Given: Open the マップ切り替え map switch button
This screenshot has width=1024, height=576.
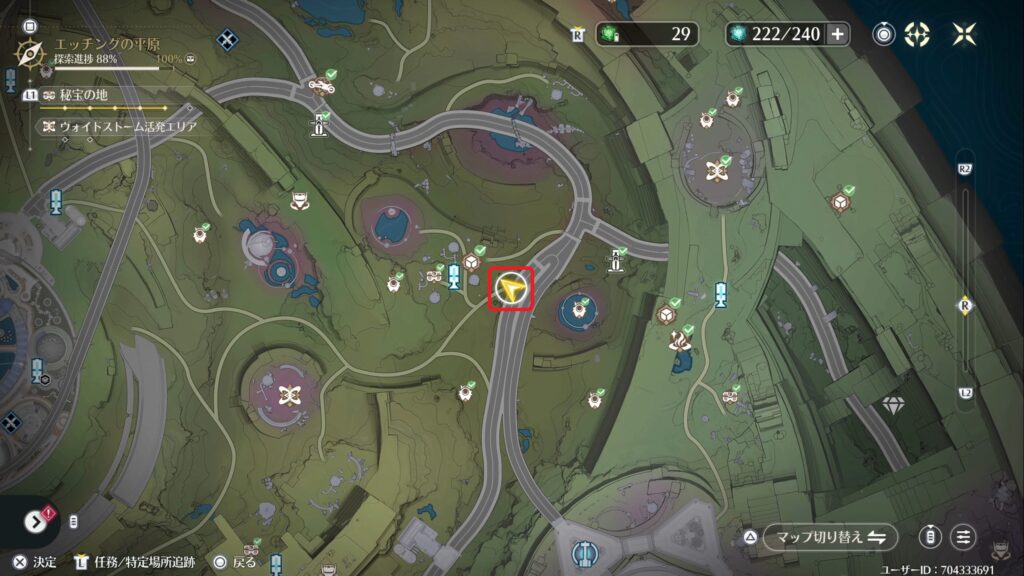Looking at the screenshot, I should (x=826, y=537).
